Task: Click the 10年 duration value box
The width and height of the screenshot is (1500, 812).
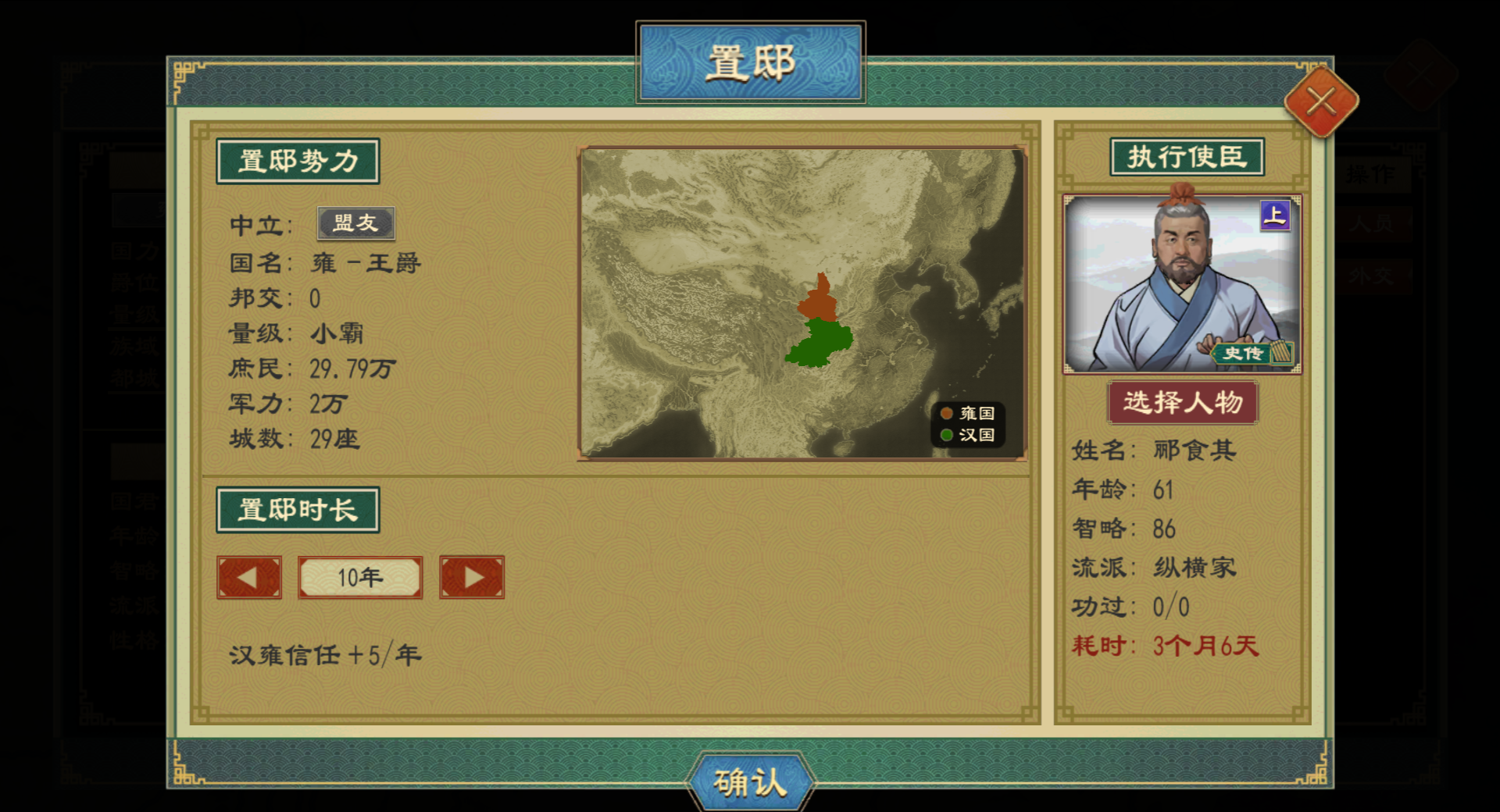Action: 360,578
